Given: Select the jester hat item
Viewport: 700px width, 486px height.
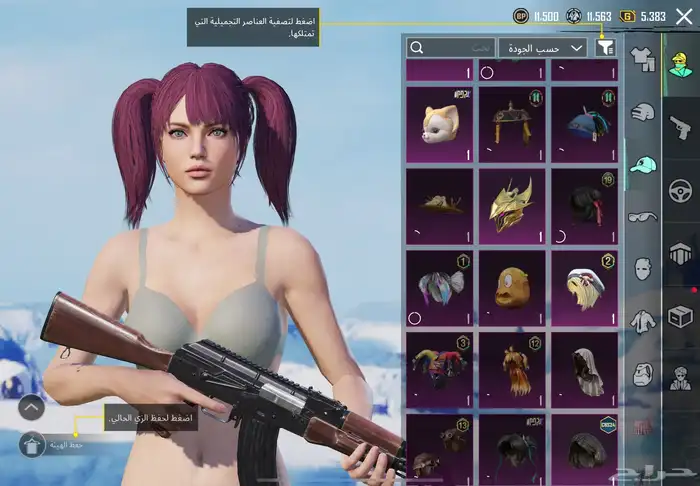Looking at the screenshot, I should 440,366.
